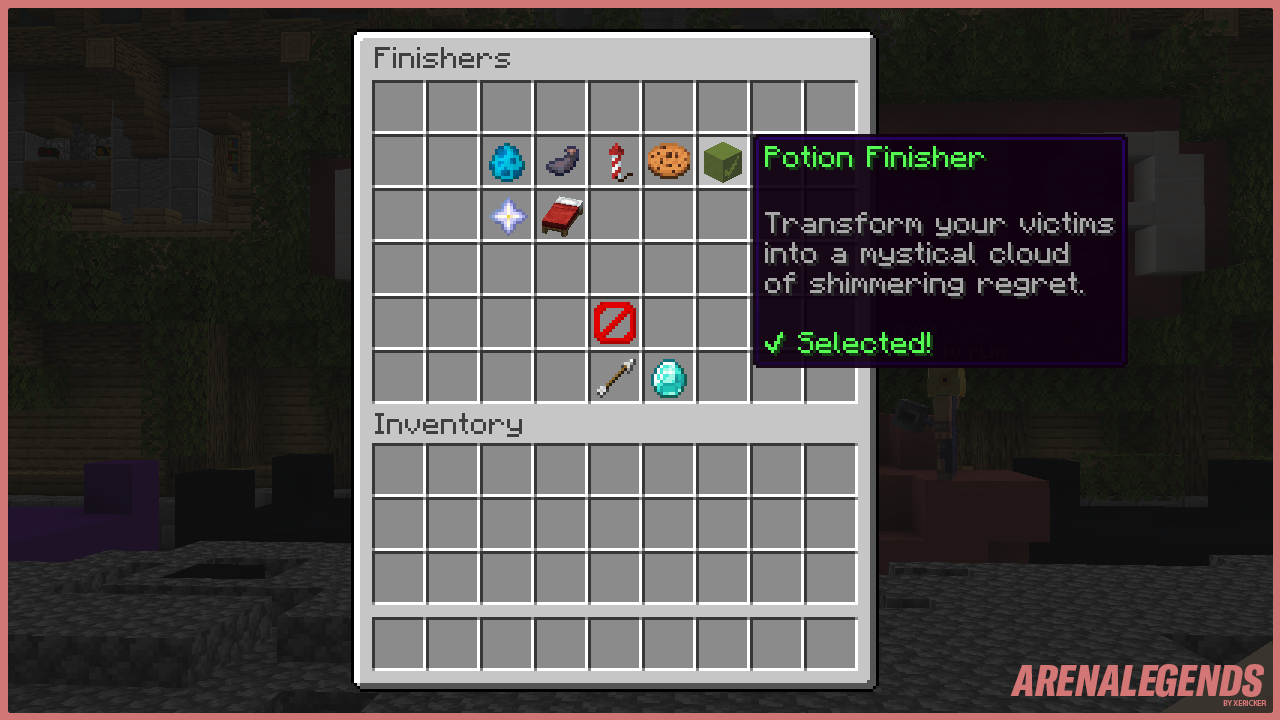1280x720 pixels.
Task: Click the Potion Finisher tooltip title
Action: [875, 157]
